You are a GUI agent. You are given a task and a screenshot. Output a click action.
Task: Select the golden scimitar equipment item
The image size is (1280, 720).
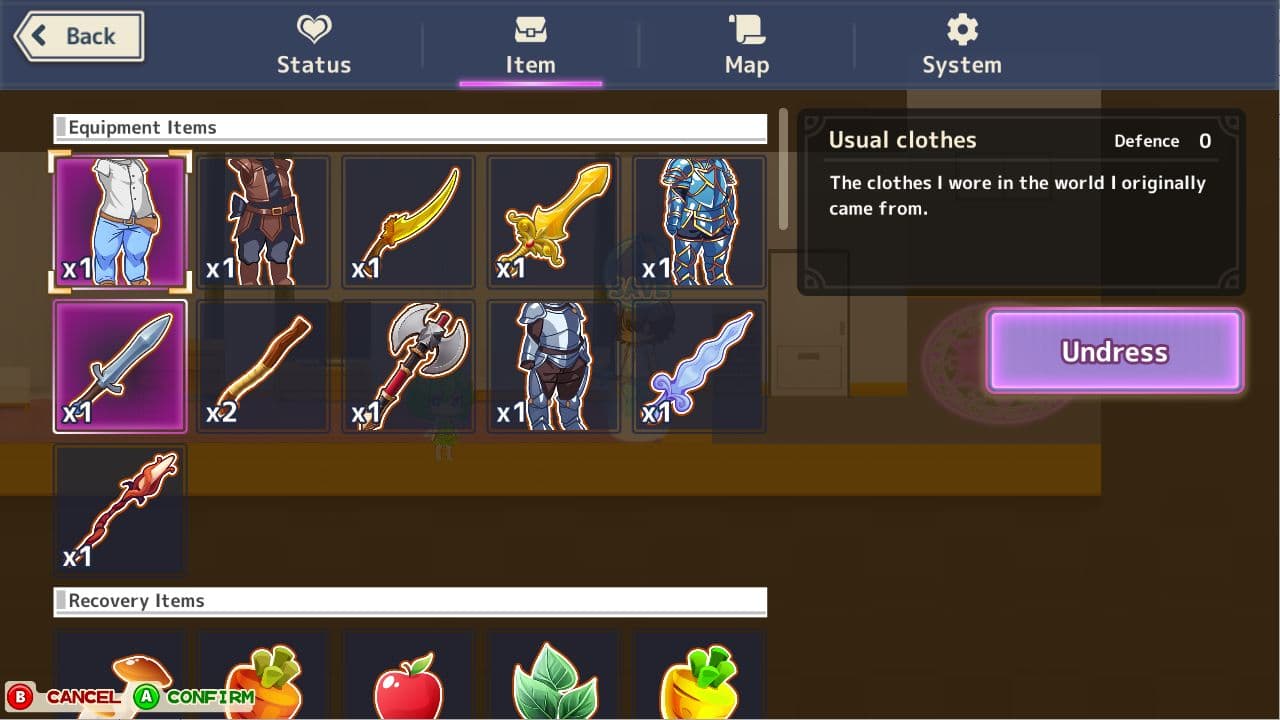point(408,220)
